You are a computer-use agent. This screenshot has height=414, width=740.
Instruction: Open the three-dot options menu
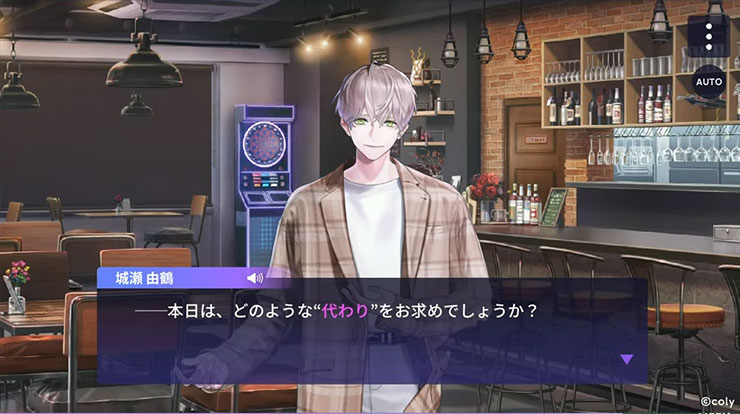click(710, 34)
